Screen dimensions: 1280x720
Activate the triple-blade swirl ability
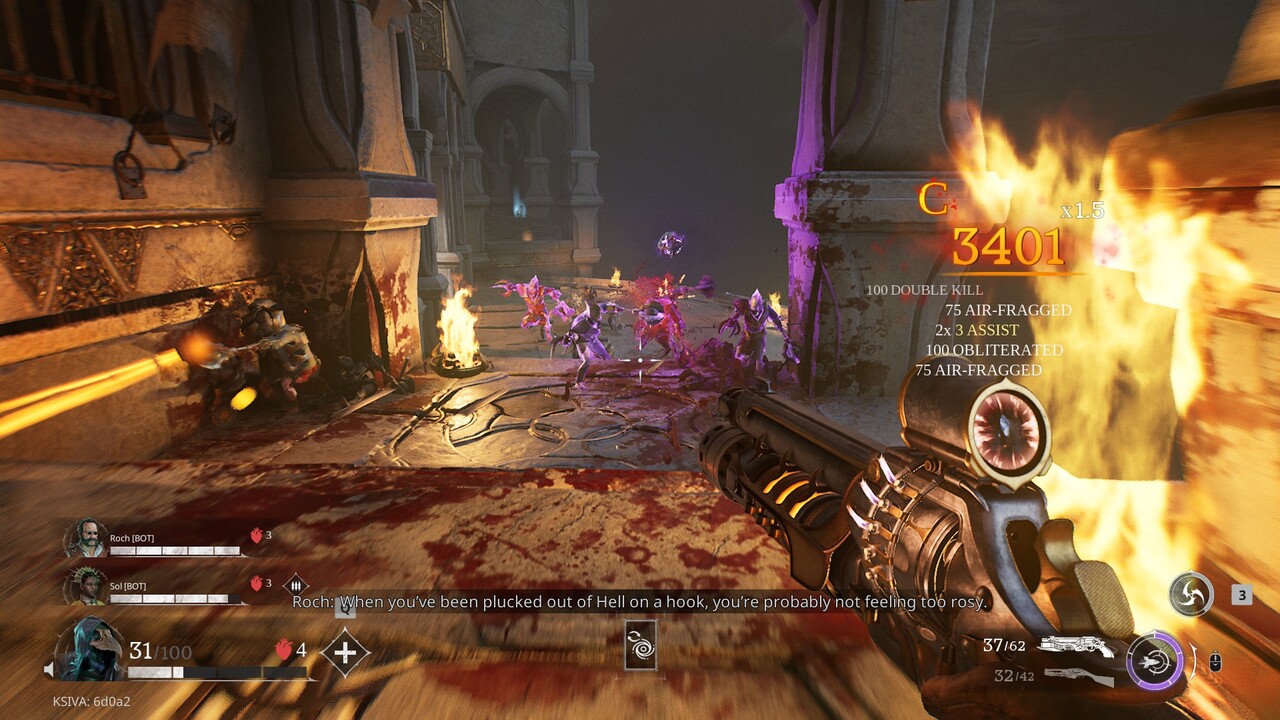[x=1191, y=594]
